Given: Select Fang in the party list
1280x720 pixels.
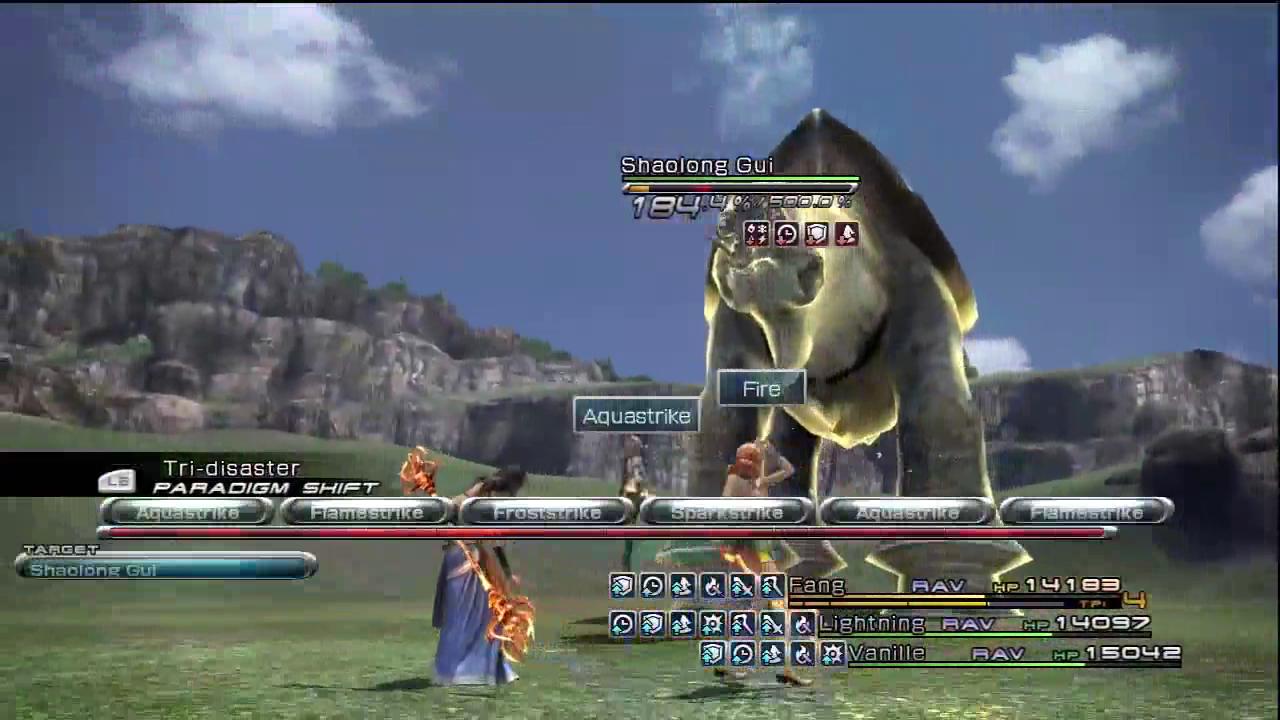Looking at the screenshot, I should (817, 585).
